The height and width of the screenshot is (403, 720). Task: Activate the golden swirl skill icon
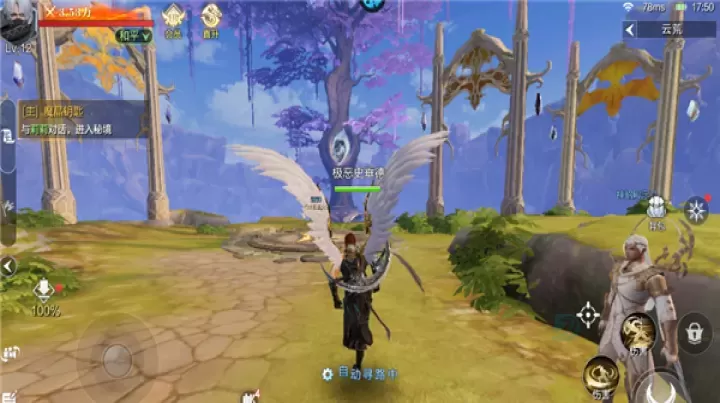[x=637, y=331]
